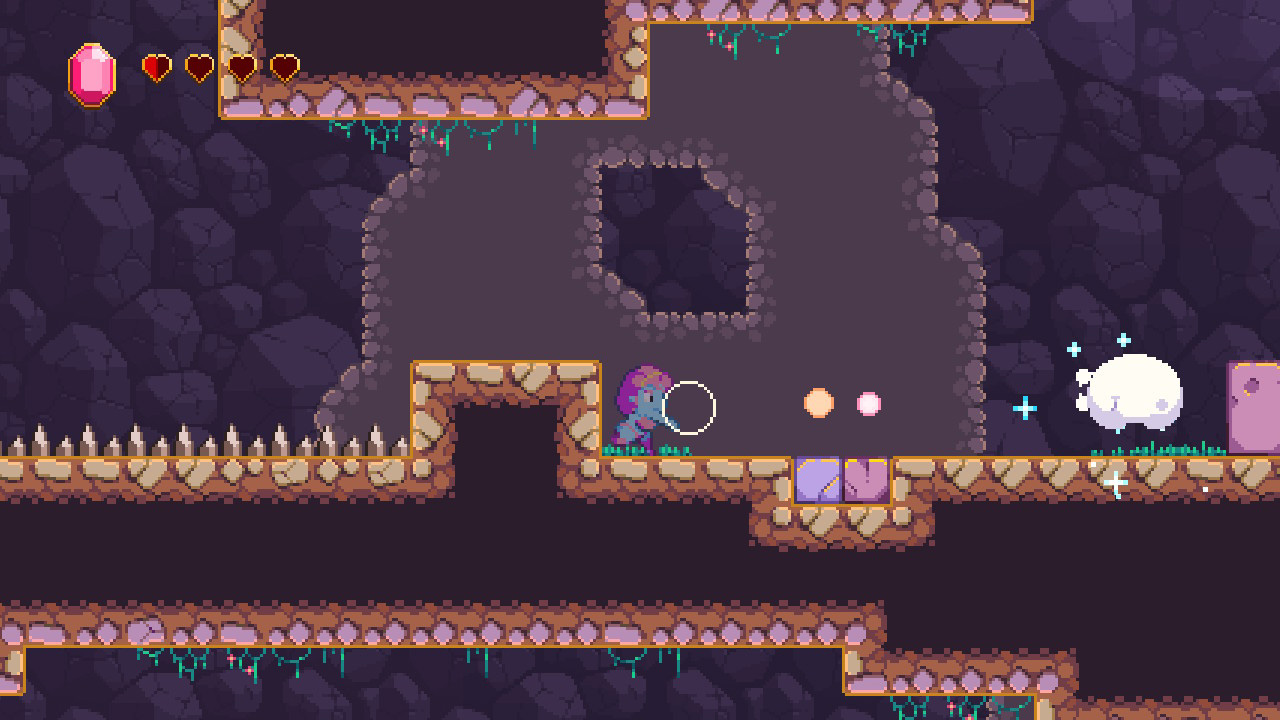Viewport: 1280px width, 720px height.
Task: Click the blue sparkle near the ghost creature
Action: (x=1023, y=406)
